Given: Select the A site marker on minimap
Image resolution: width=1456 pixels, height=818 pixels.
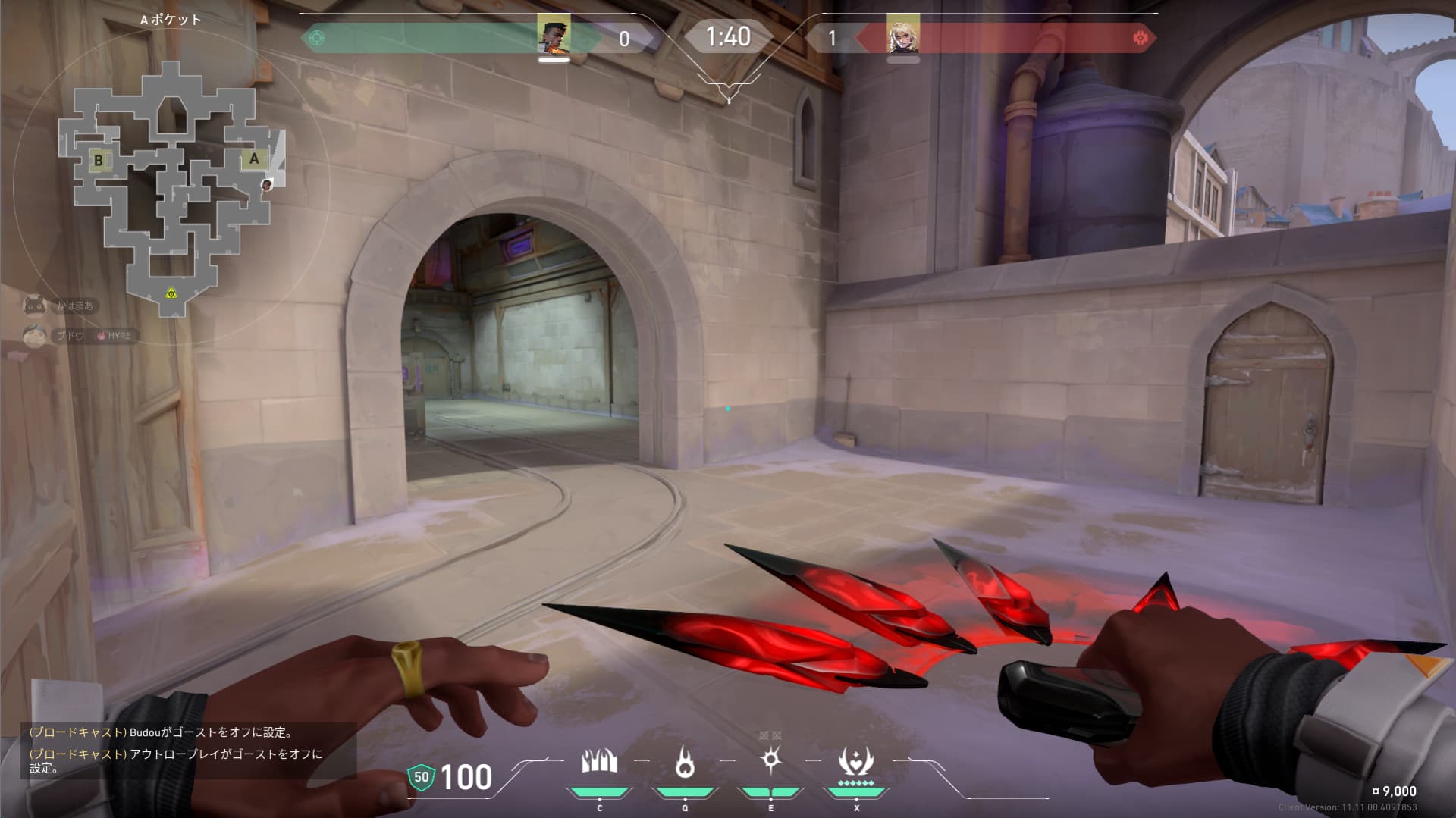Looking at the screenshot, I should click(254, 158).
